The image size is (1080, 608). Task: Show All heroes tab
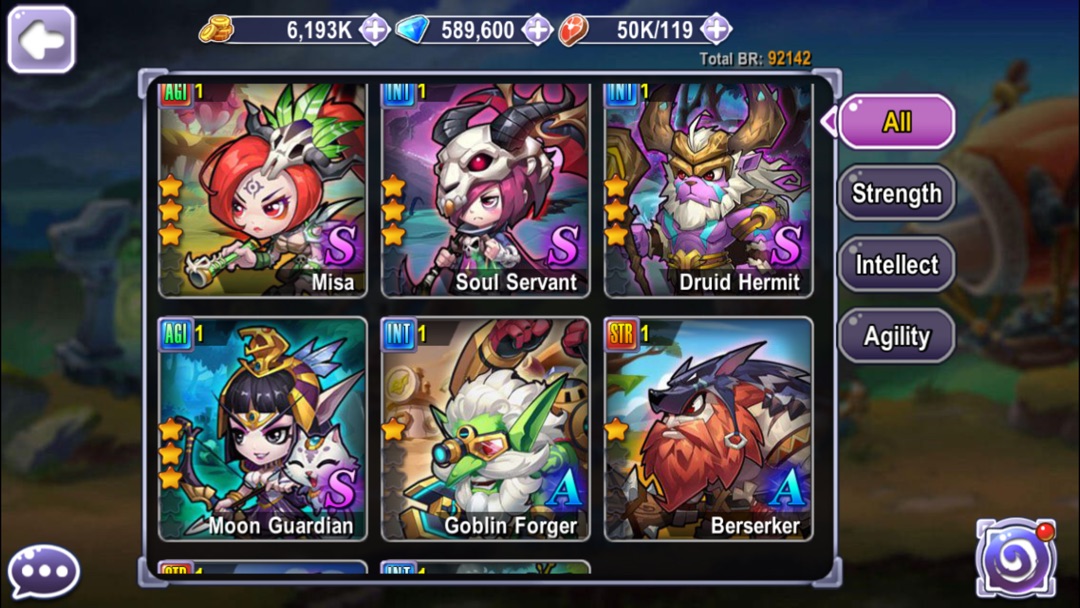(896, 122)
